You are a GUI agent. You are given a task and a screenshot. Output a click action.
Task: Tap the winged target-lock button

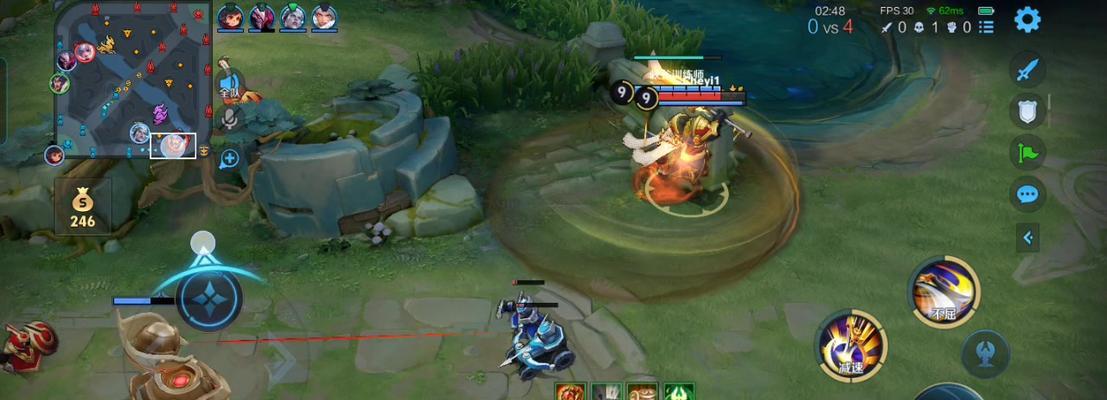[x=984, y=354]
